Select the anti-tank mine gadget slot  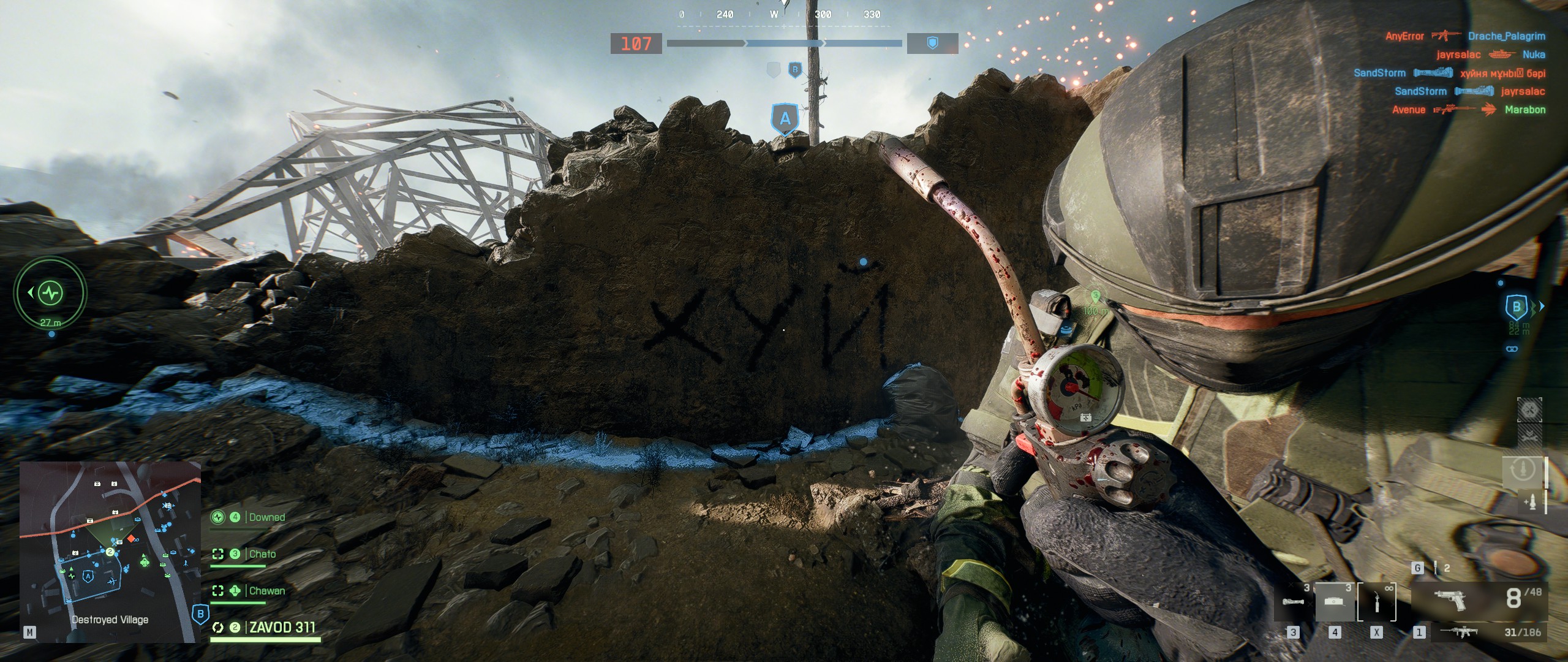point(1335,602)
